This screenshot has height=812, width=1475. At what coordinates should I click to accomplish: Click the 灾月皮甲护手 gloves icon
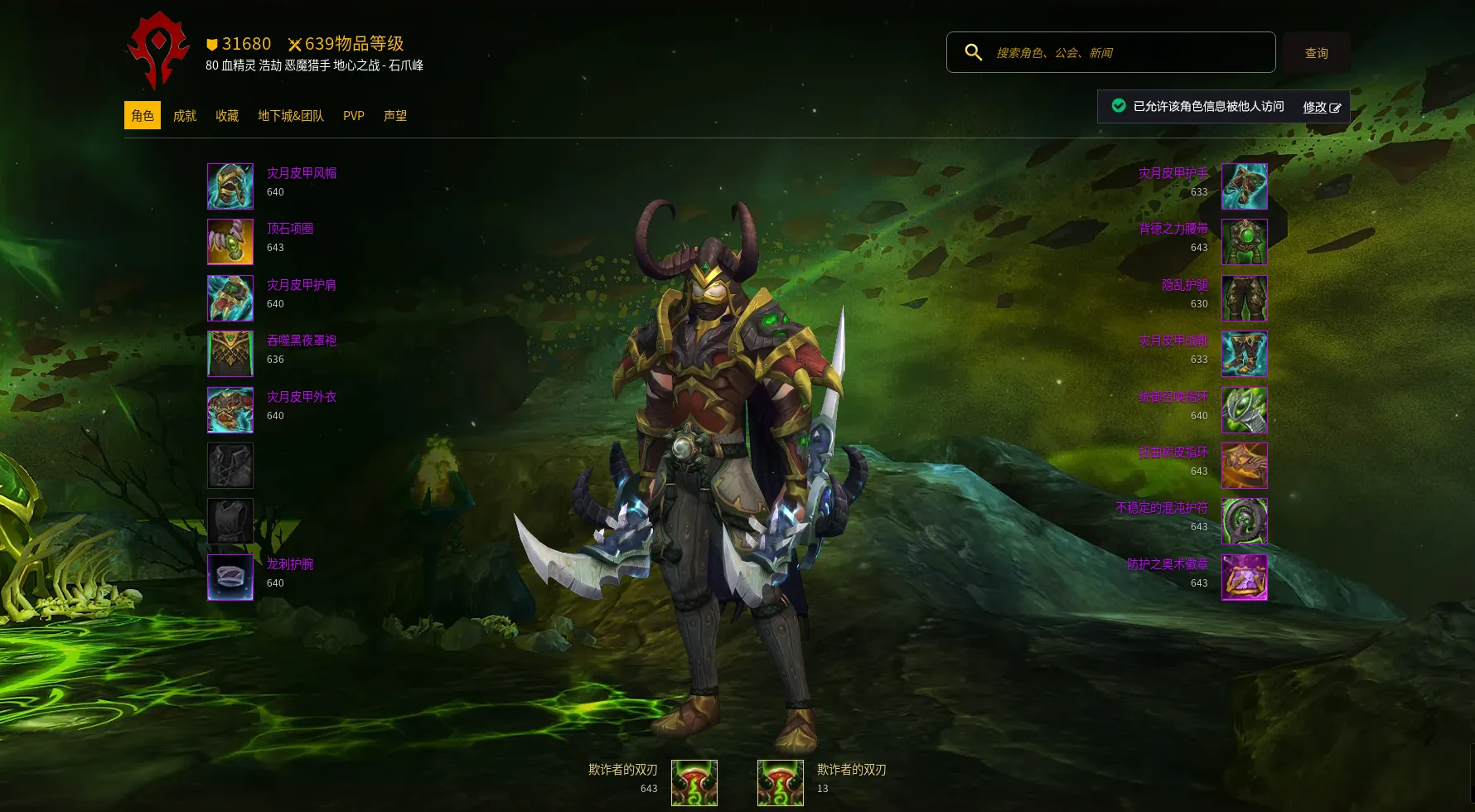pyautogui.click(x=1244, y=186)
